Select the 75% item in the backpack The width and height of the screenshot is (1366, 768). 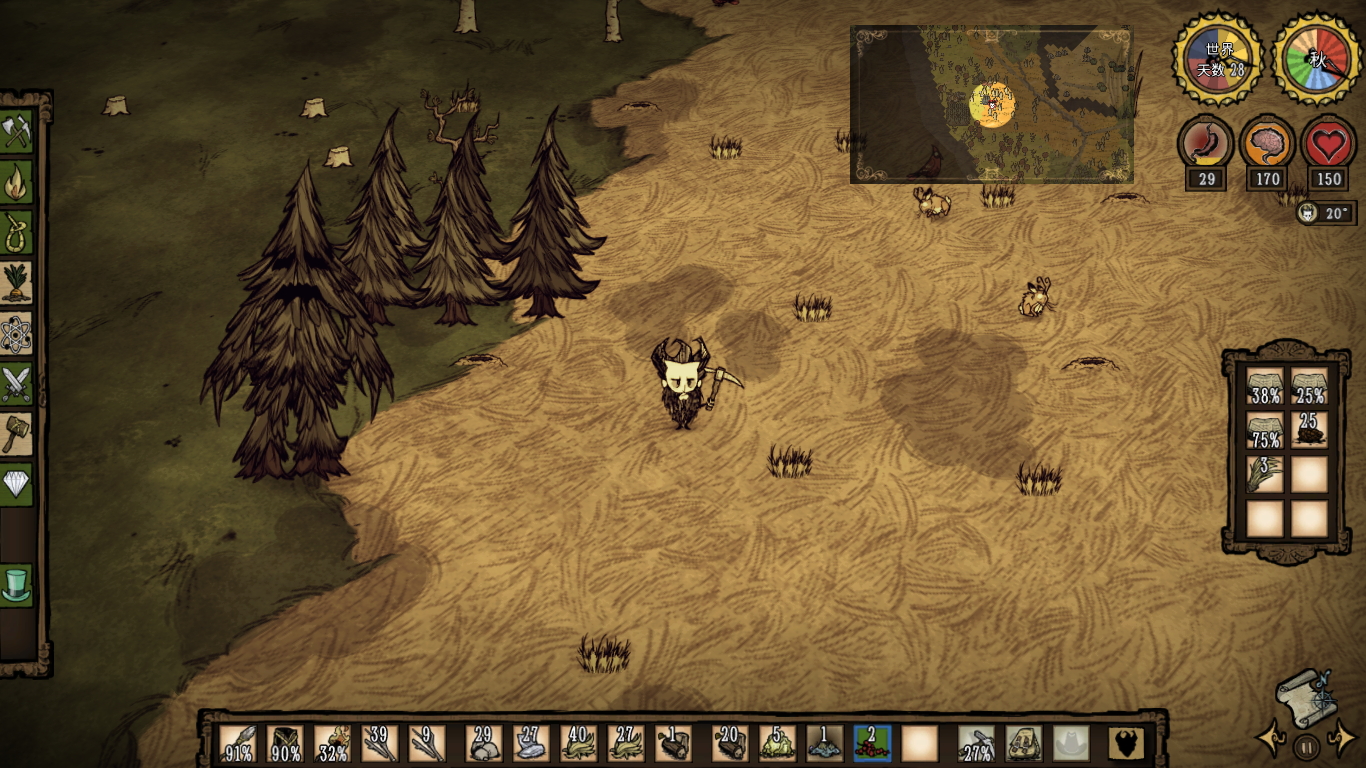pyautogui.click(x=1265, y=430)
